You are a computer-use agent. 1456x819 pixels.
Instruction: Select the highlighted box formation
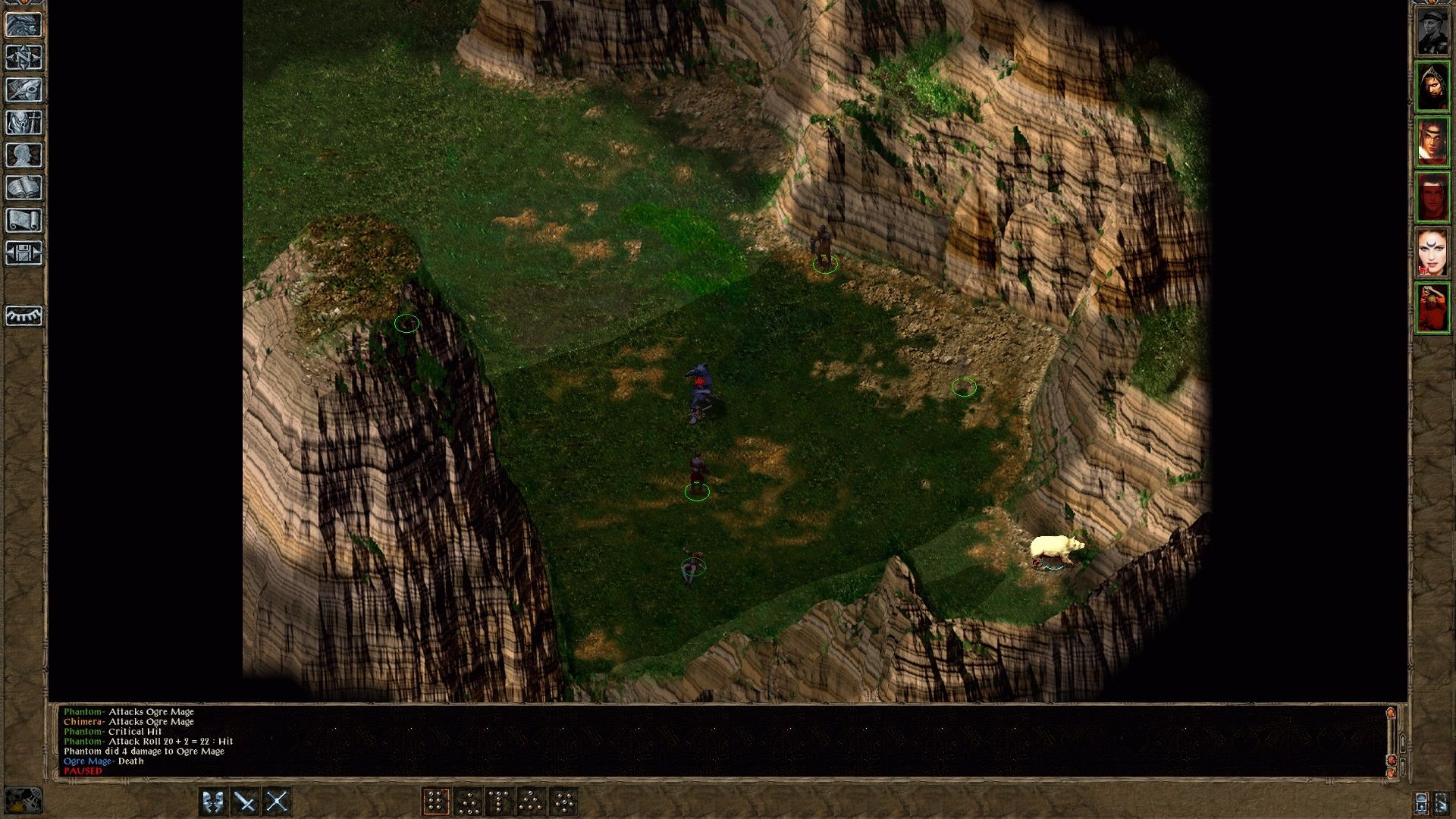tap(438, 799)
